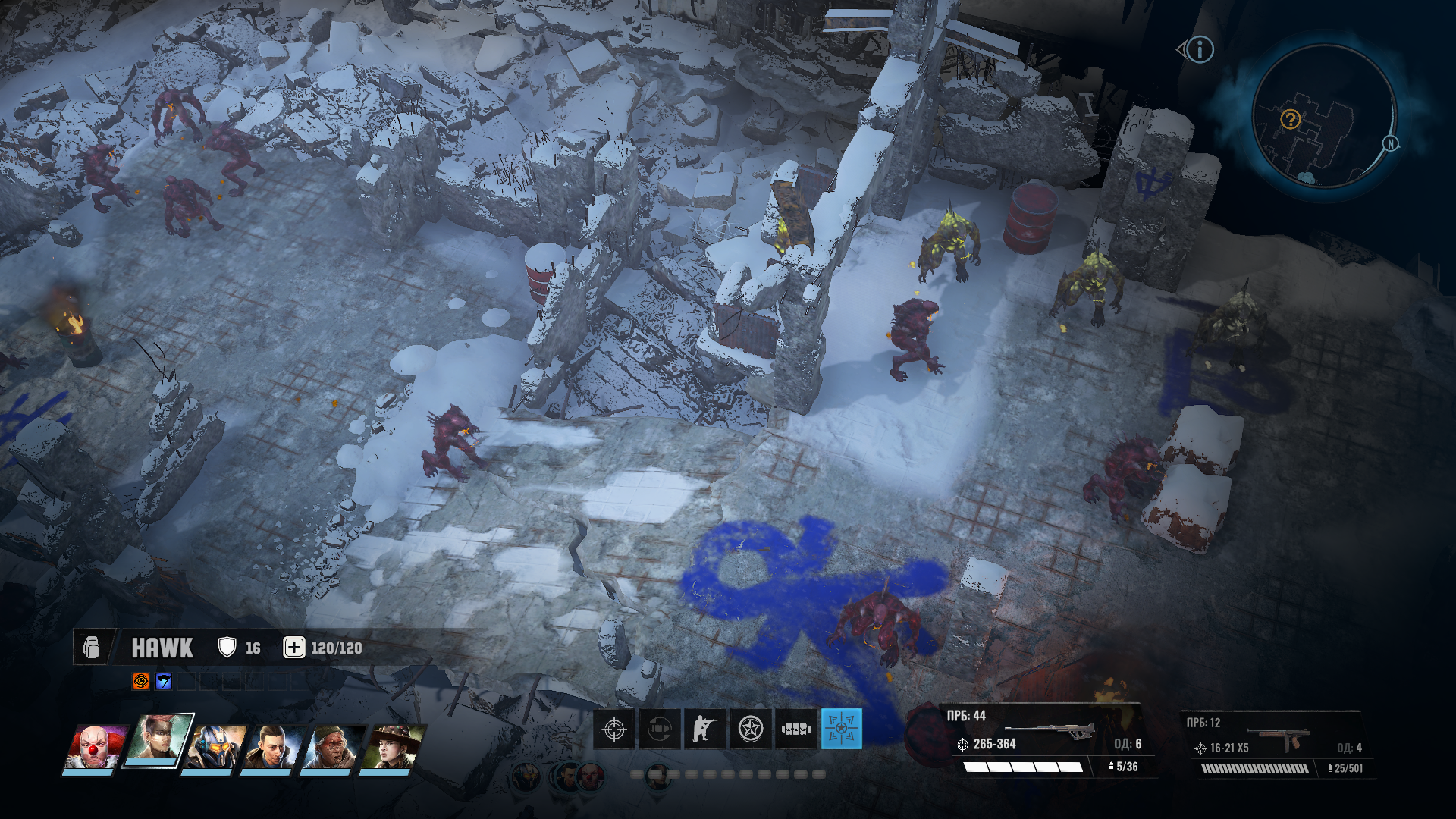The image size is (1456, 819).
Task: Click the orange question mark map marker
Action: [1290, 119]
